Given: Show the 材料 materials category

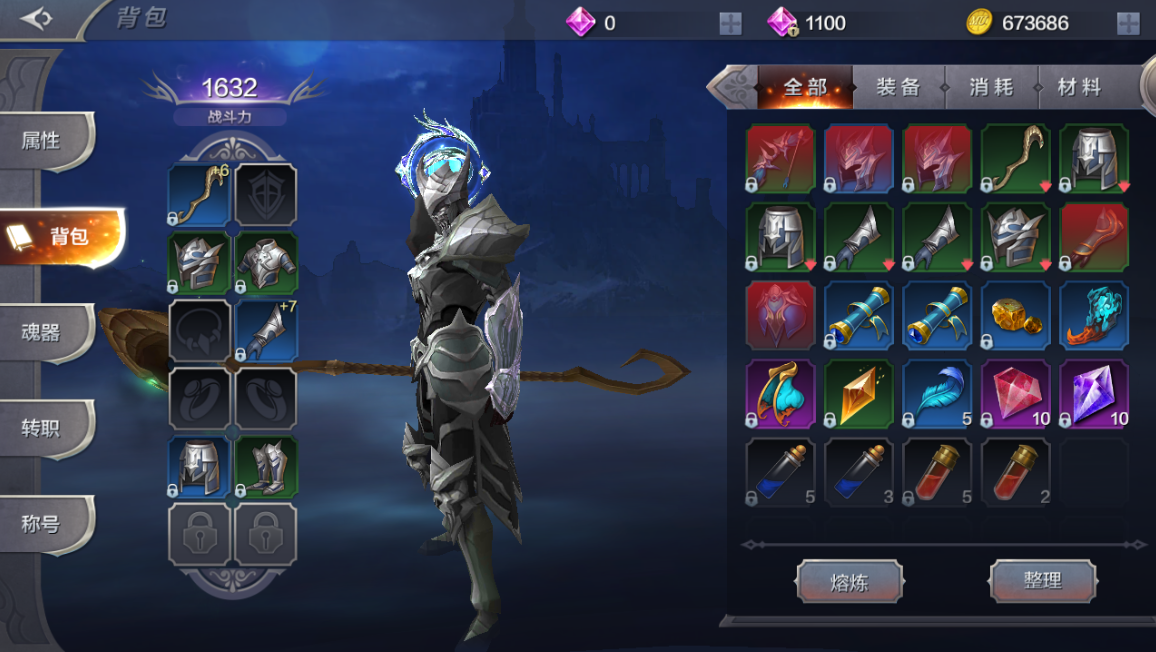Looking at the screenshot, I should [x=1080, y=88].
